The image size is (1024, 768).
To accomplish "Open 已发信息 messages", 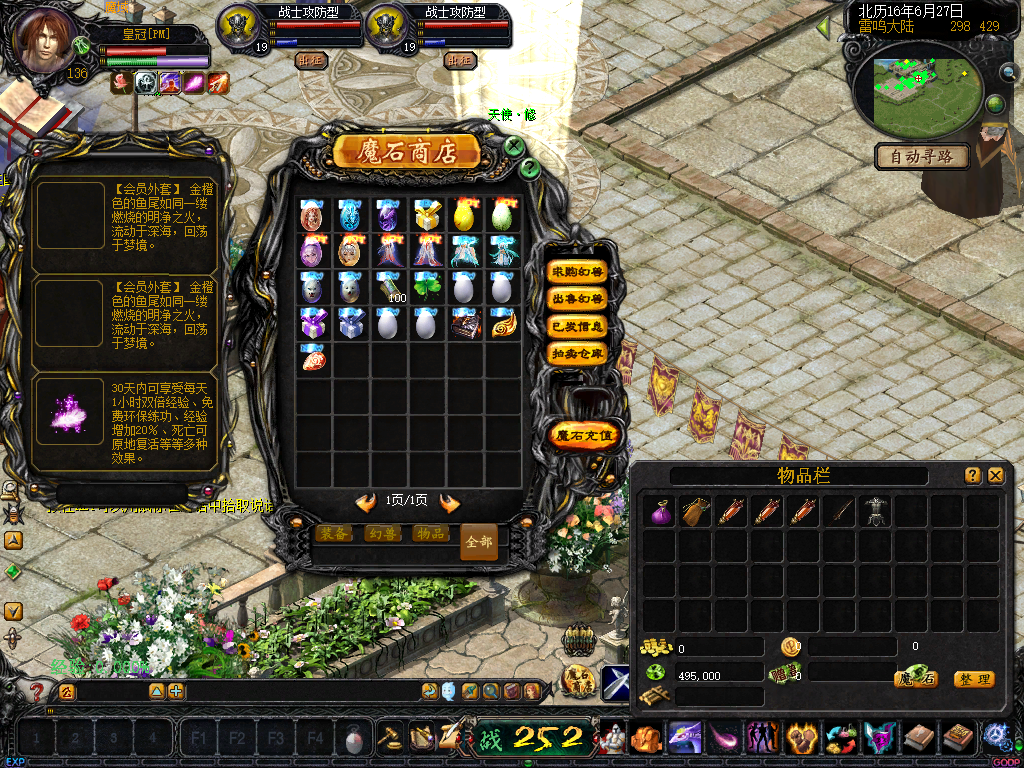I will click(578, 326).
